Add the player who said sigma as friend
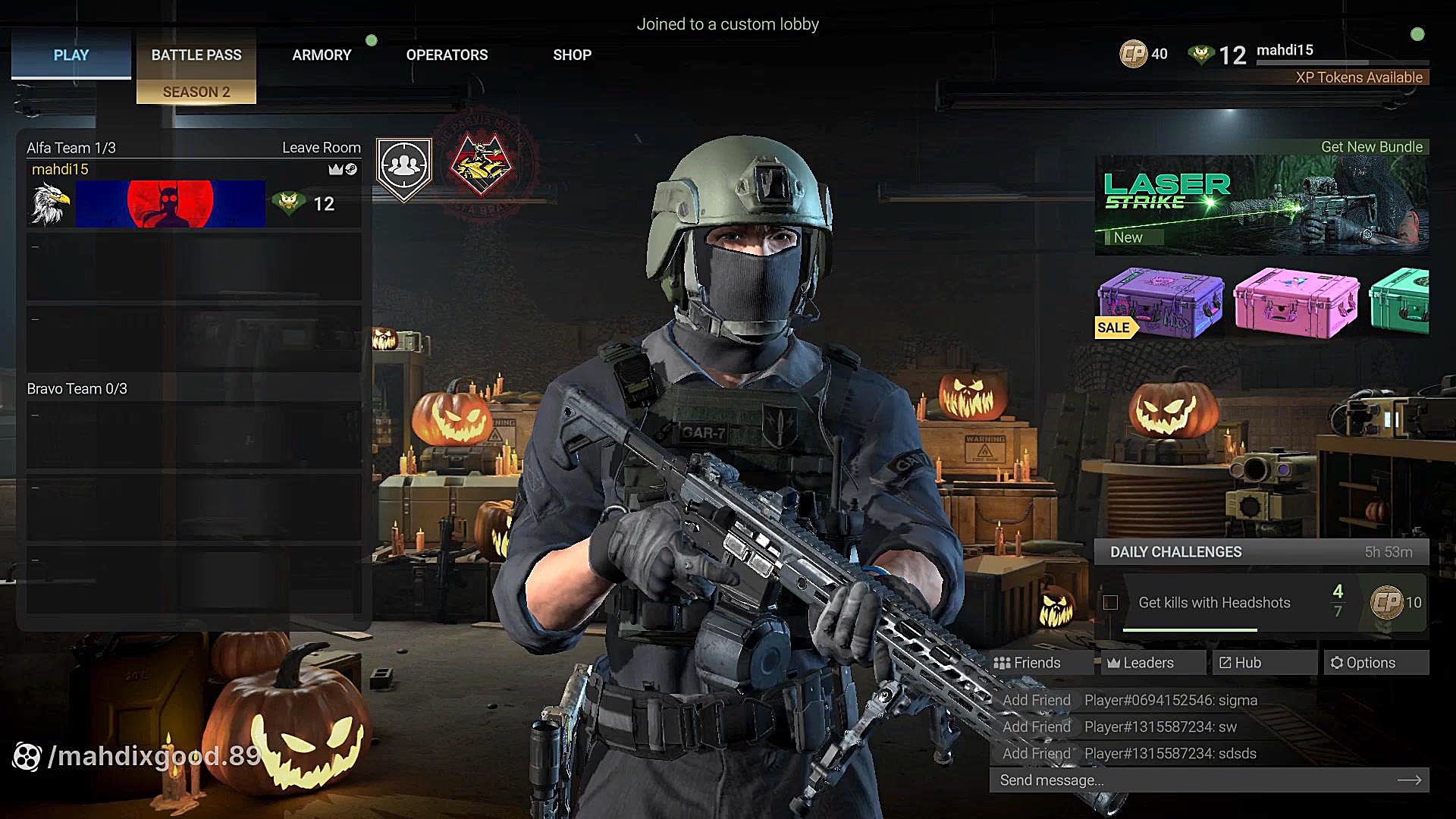The image size is (1456, 819). [x=1036, y=701]
